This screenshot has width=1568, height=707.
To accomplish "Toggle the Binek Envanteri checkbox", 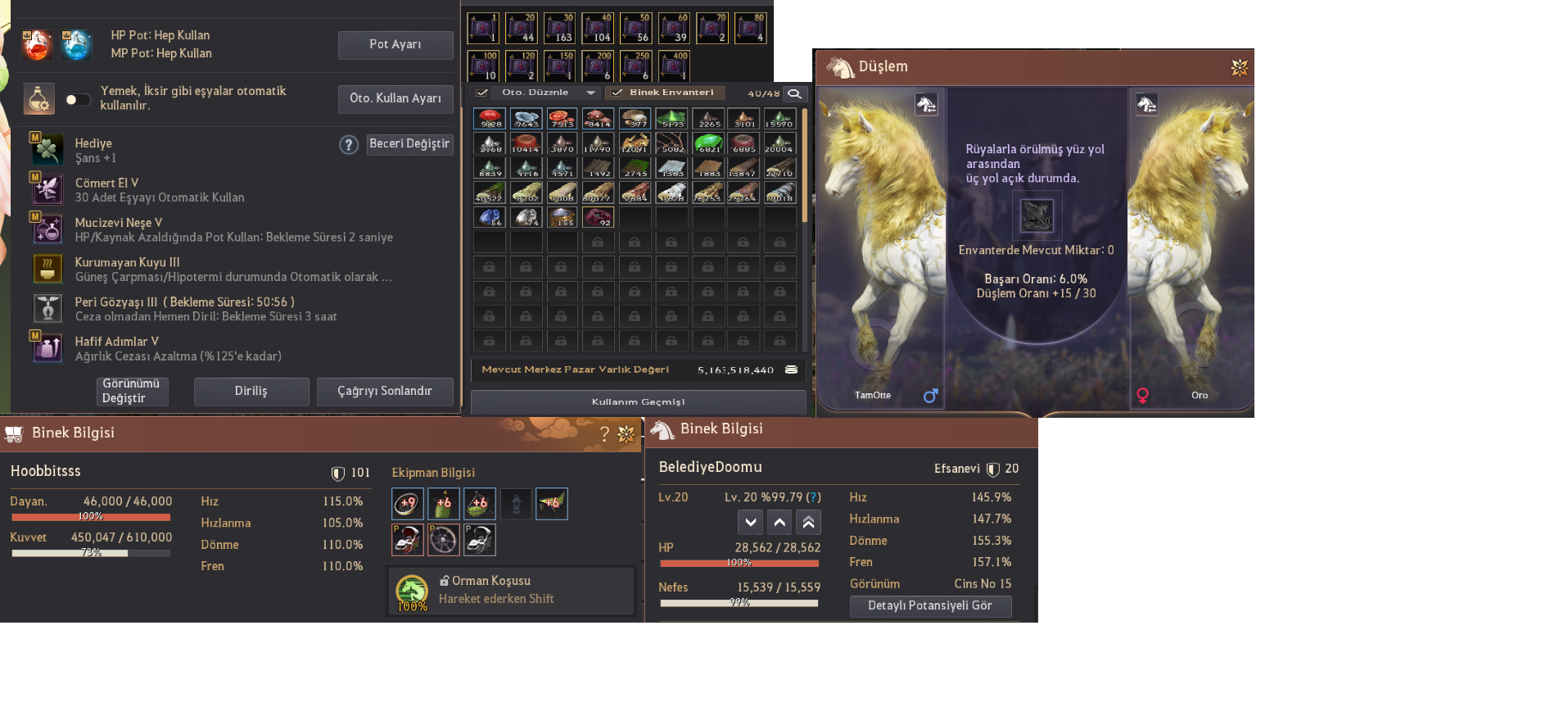I will click(x=617, y=93).
